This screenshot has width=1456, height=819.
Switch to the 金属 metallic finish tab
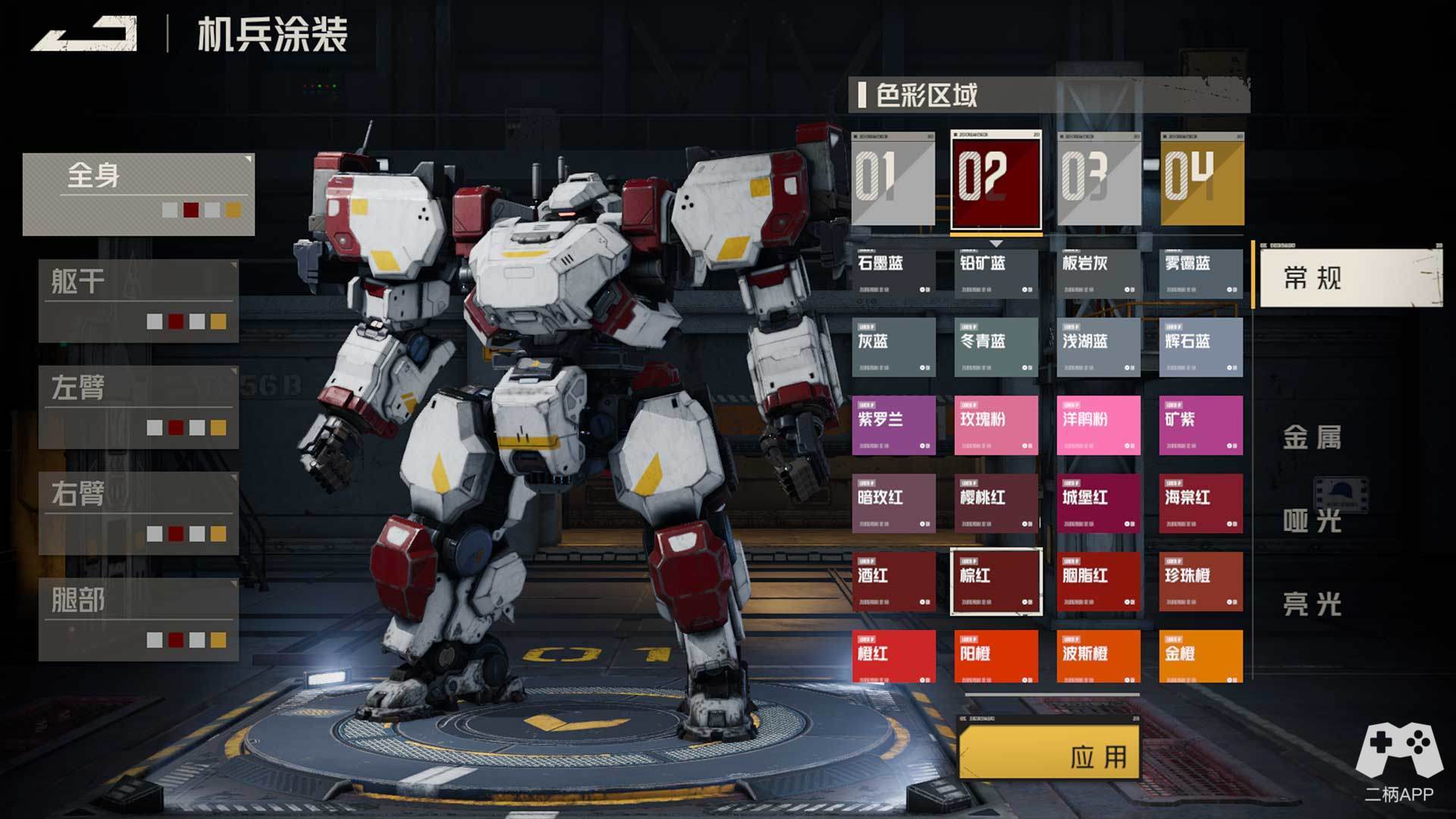click(x=1312, y=438)
